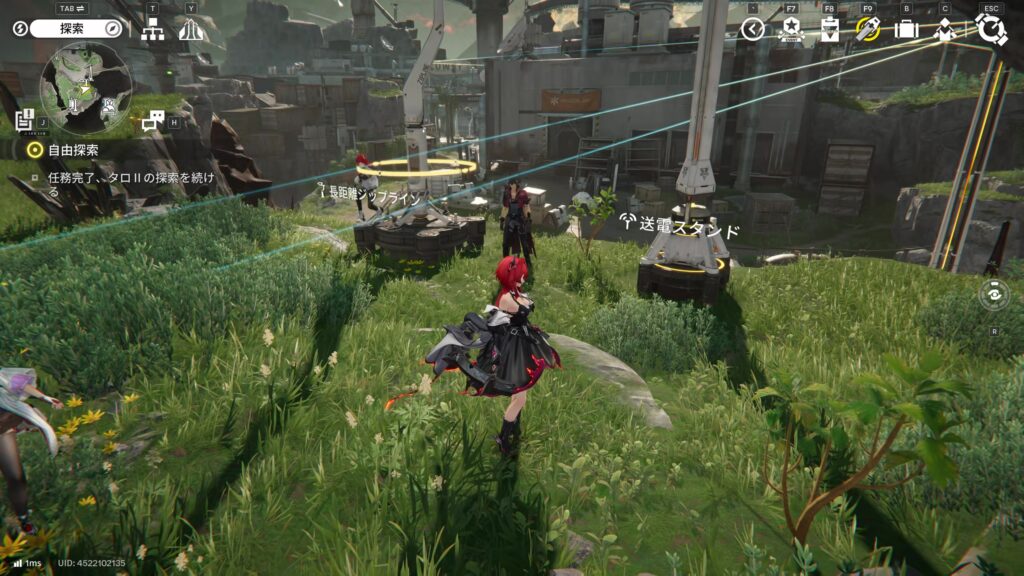Activate the eye scan view icon

pyautogui.click(x=994, y=294)
